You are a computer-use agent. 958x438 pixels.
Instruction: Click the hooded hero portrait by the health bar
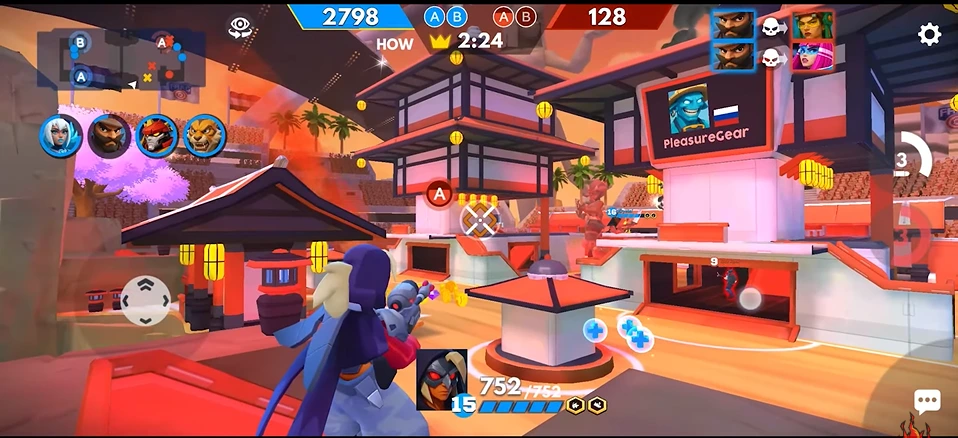(441, 378)
